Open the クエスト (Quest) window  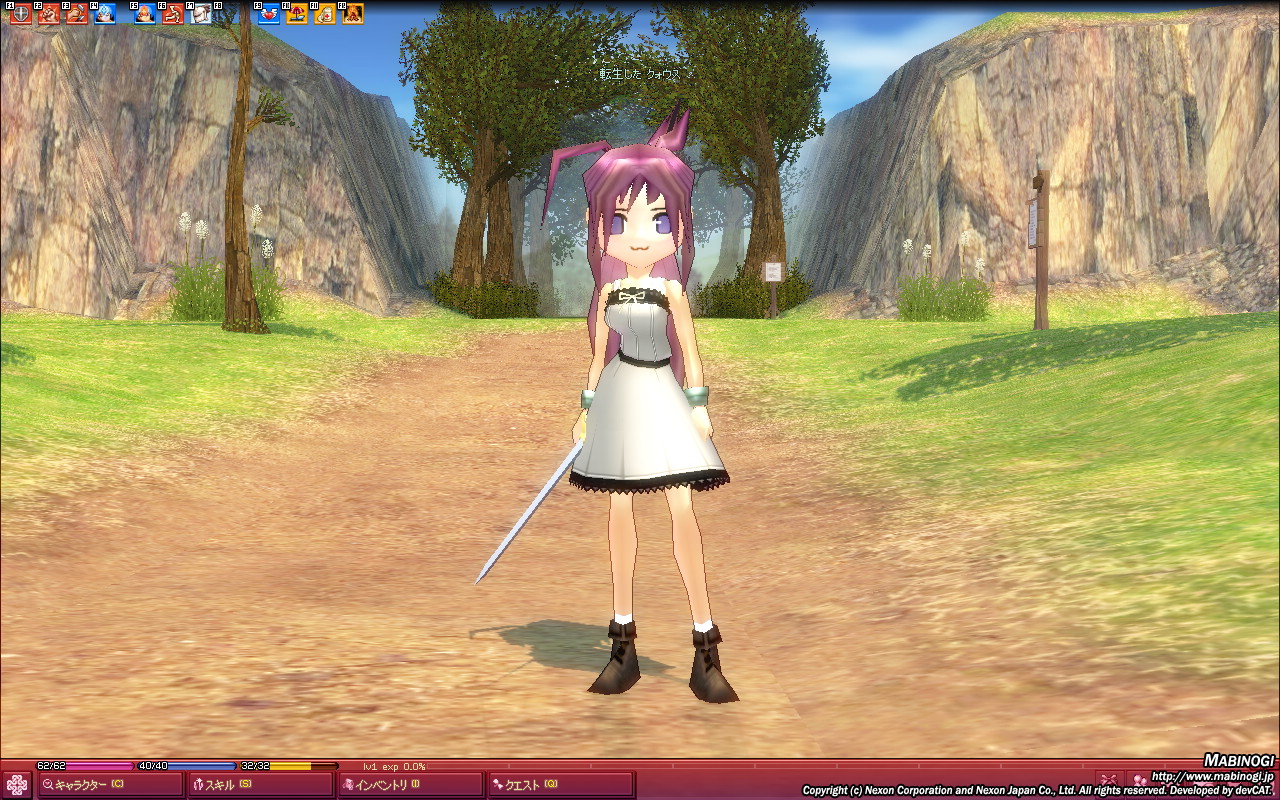pos(561,785)
